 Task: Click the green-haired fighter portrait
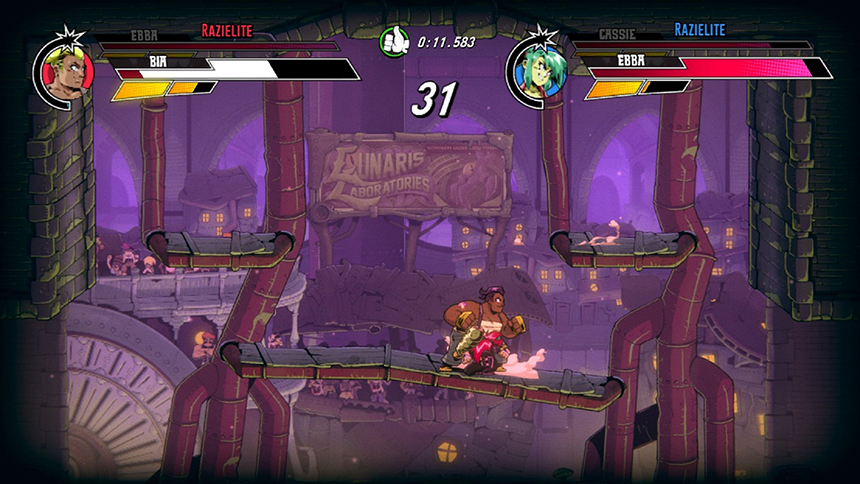[x=541, y=71]
